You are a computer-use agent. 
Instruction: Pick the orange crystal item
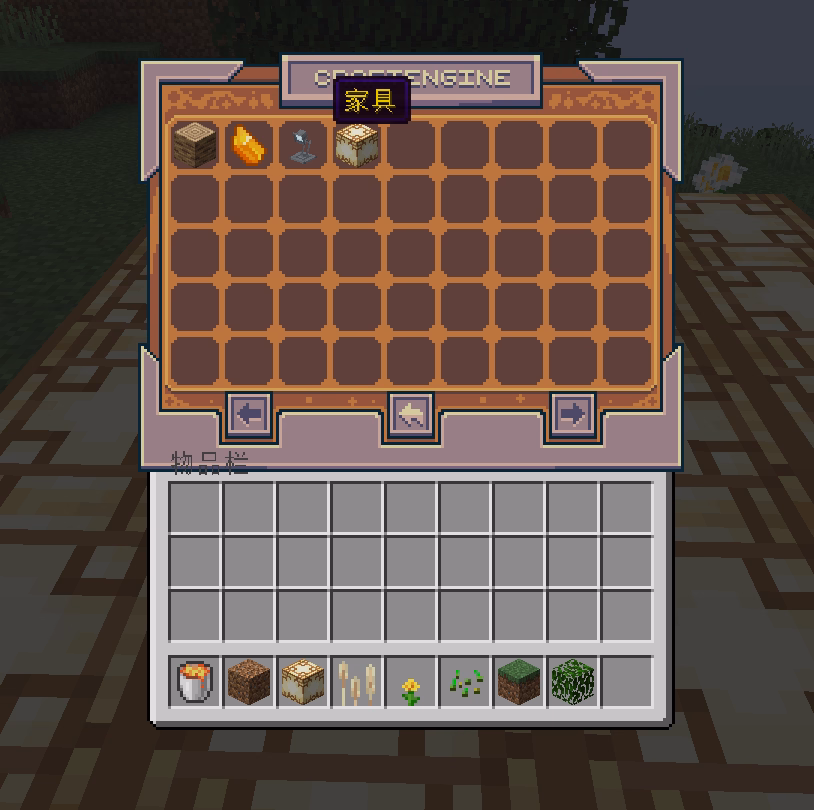248,145
